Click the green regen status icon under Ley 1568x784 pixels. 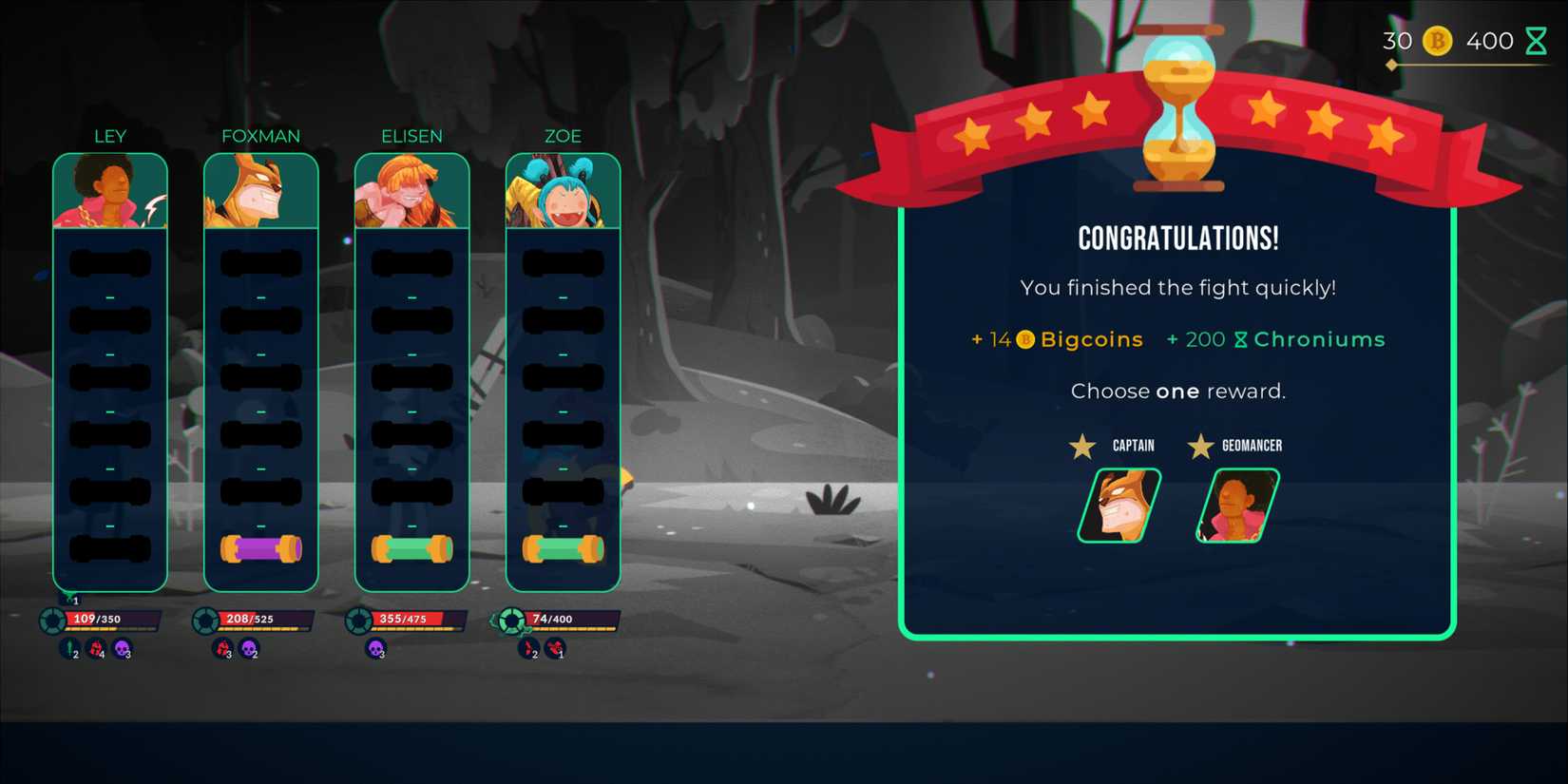tap(70, 651)
